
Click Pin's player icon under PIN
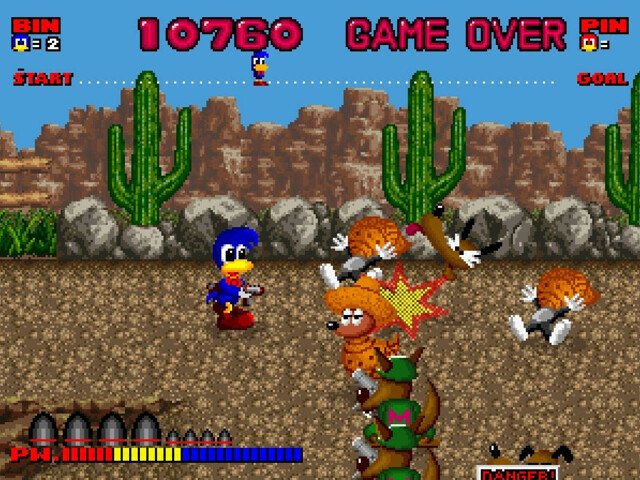590,44
